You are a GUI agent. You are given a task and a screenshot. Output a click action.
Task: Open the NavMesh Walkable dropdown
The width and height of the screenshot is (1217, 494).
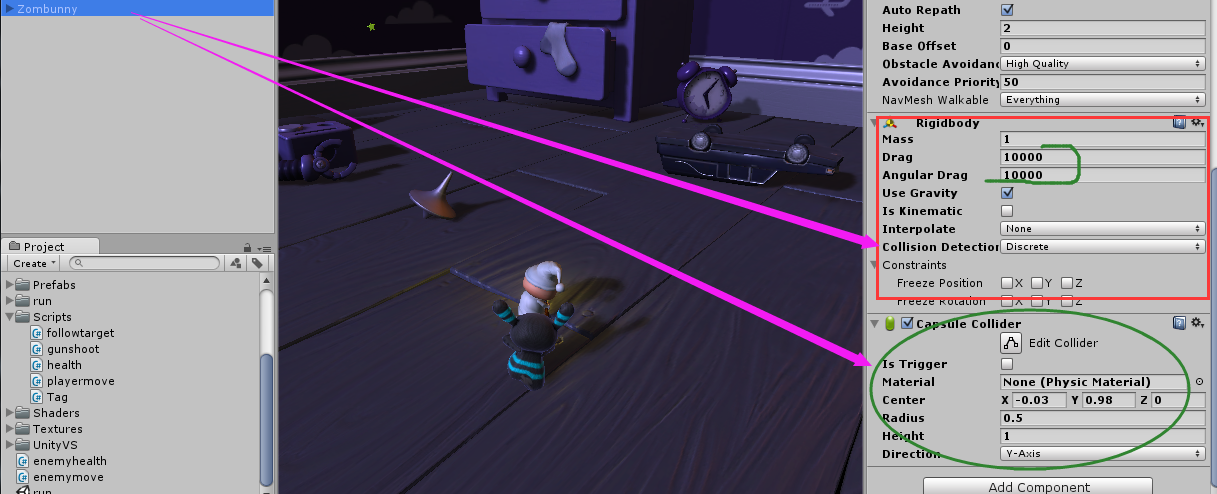coord(1102,100)
